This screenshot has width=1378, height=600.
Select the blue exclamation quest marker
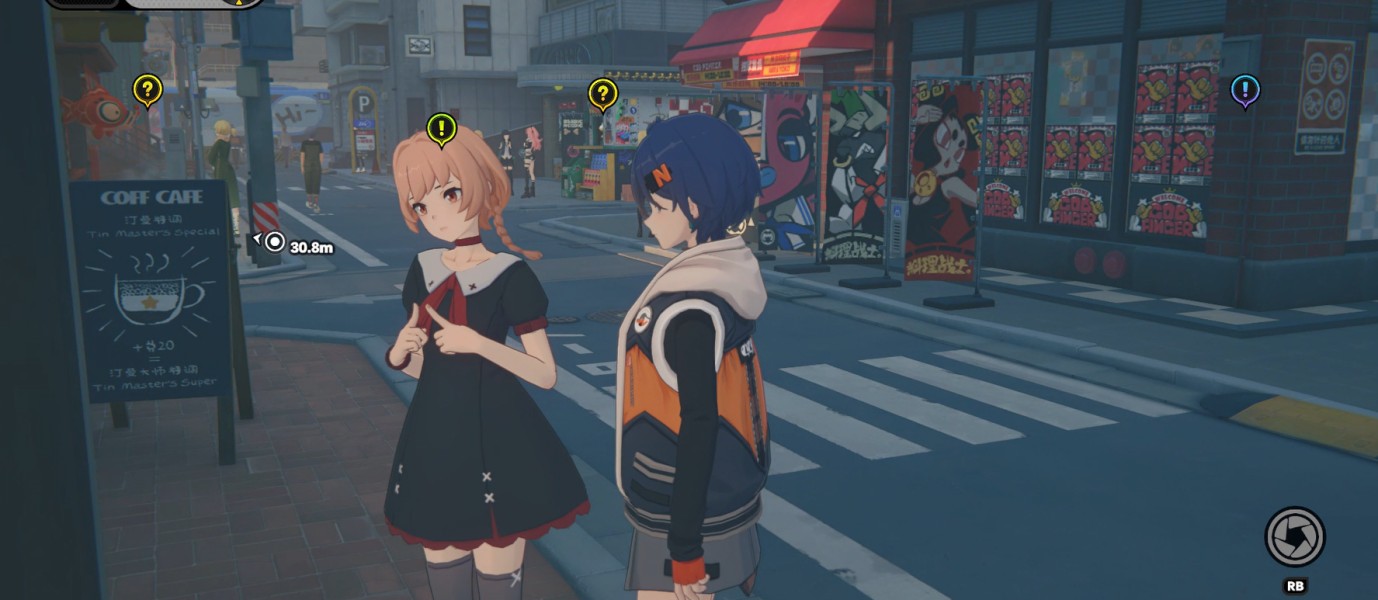tap(1244, 91)
